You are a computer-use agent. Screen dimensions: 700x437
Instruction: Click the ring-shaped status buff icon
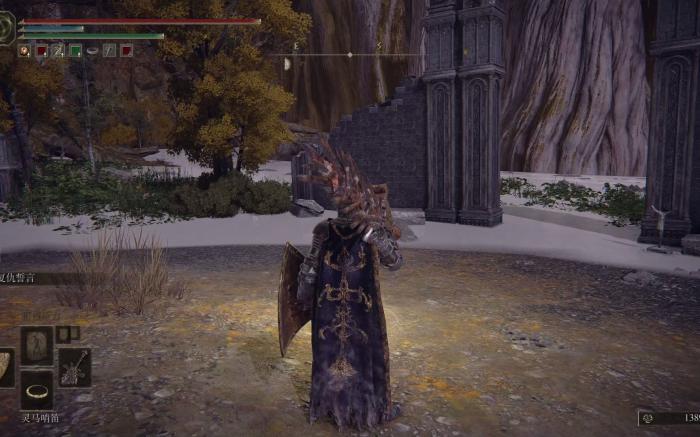[x=92, y=50]
